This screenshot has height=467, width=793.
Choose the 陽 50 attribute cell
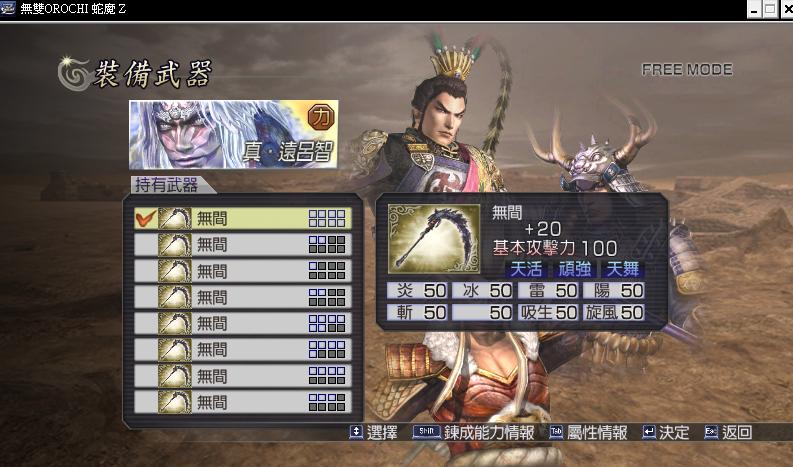pos(613,291)
